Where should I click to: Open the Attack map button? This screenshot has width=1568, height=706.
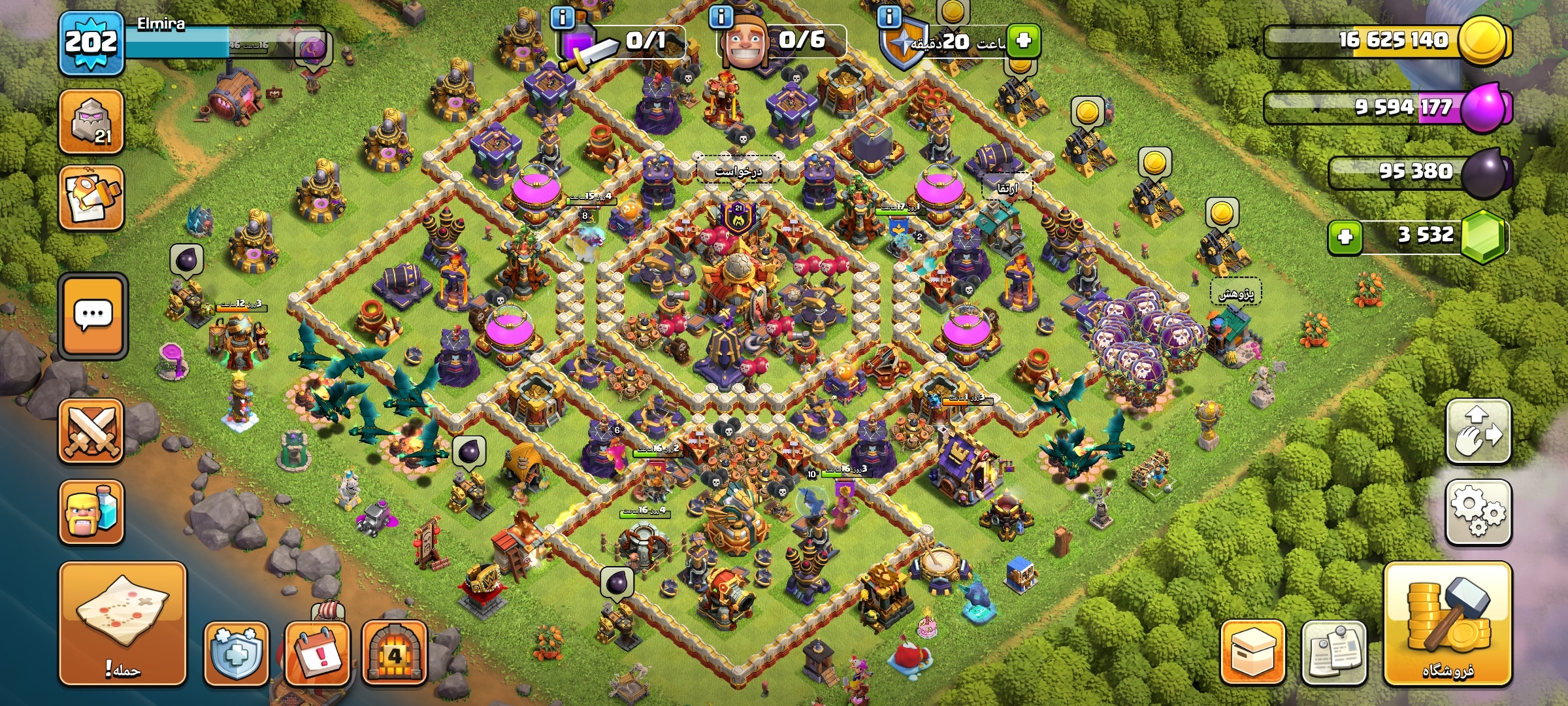[x=123, y=623]
